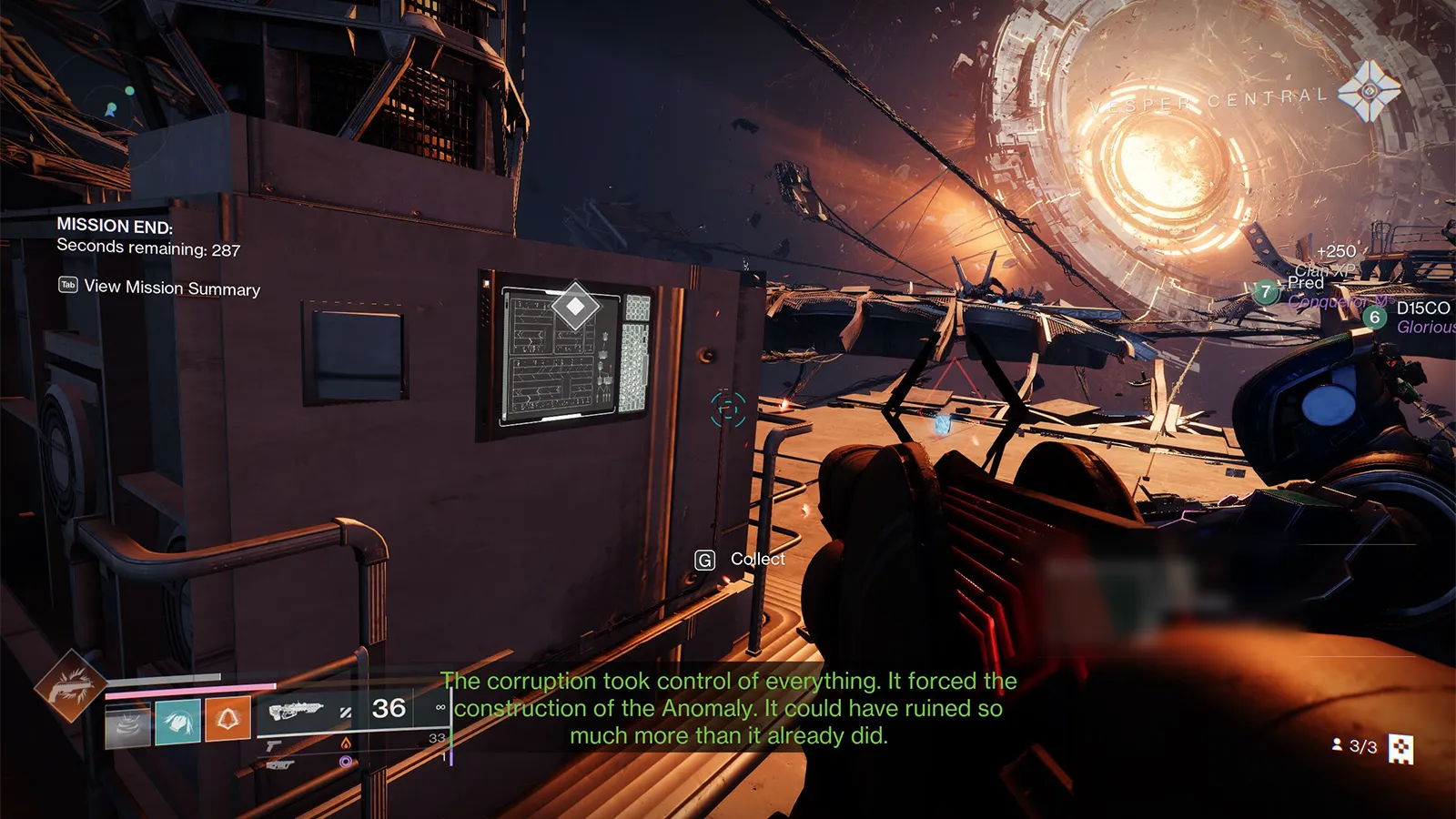Select the diamond waypoint marker on the terminal

(575, 307)
